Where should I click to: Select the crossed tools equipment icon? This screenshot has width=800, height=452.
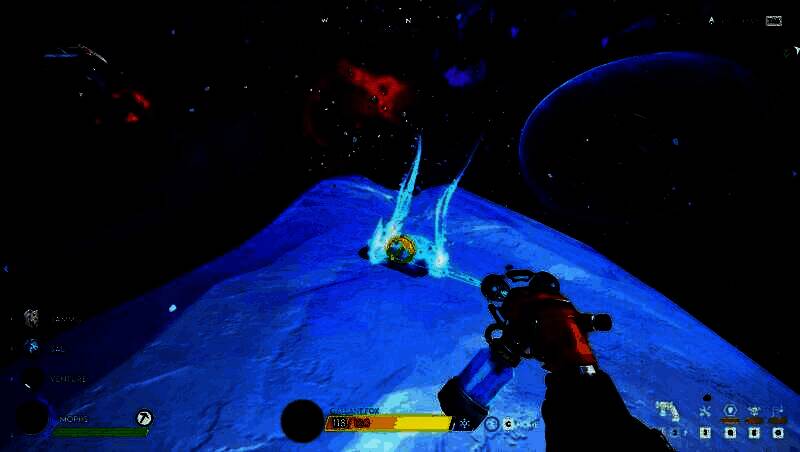point(704,410)
